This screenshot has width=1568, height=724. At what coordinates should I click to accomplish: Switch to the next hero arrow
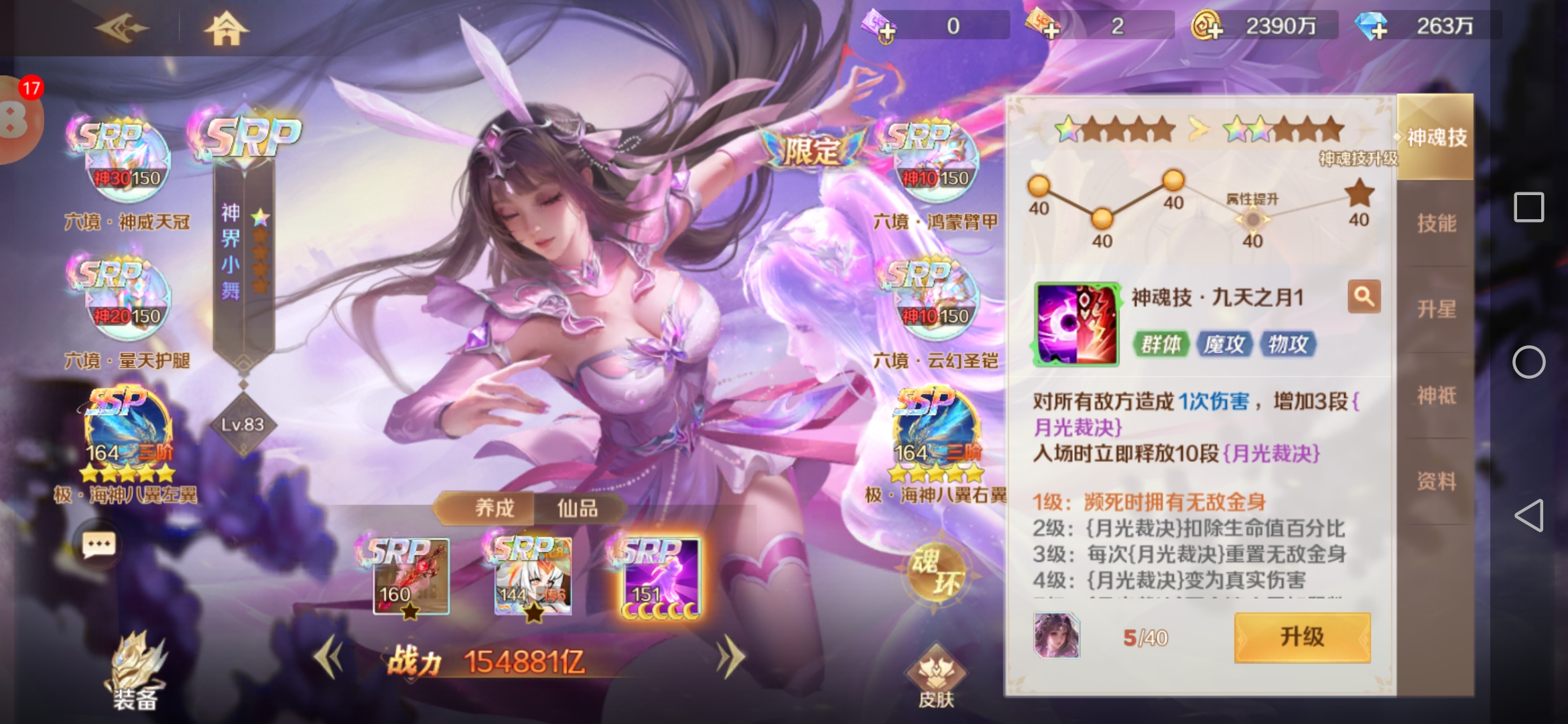click(730, 658)
